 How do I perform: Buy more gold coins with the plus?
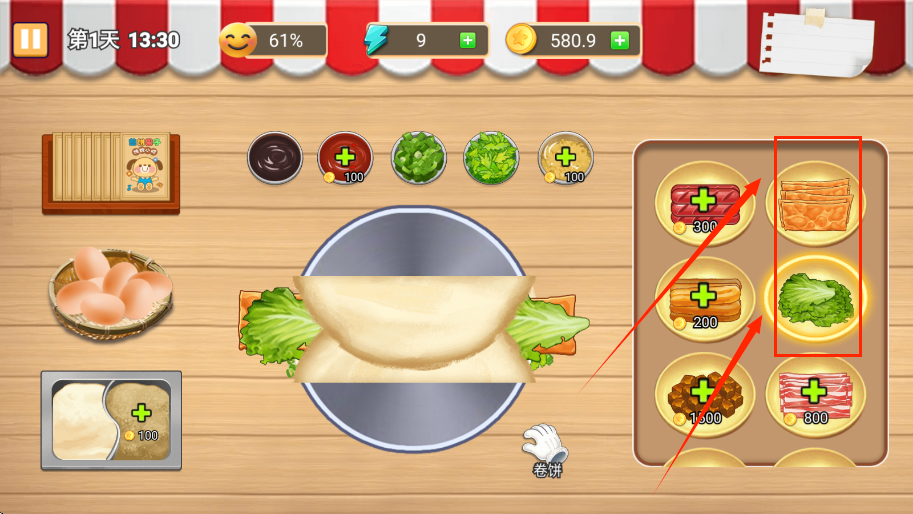tap(620, 40)
